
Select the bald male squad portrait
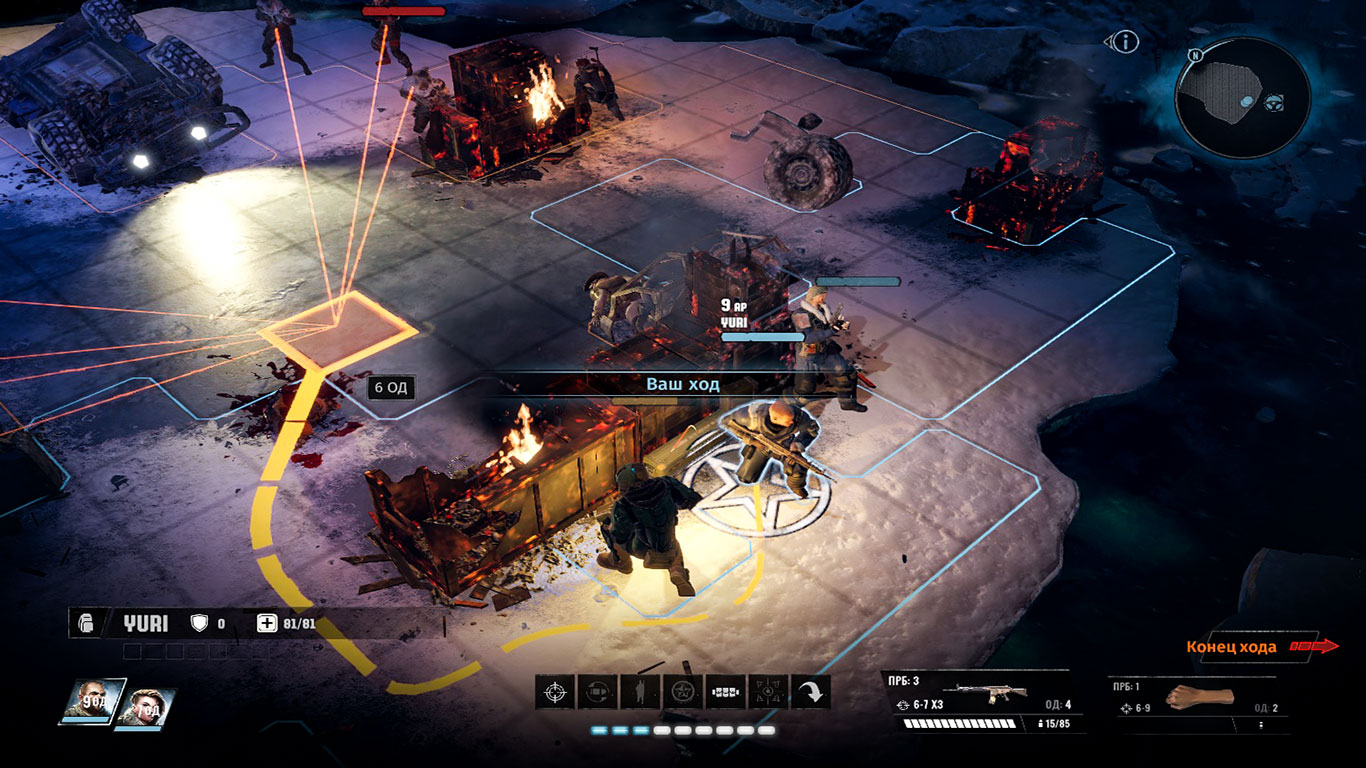(x=93, y=701)
